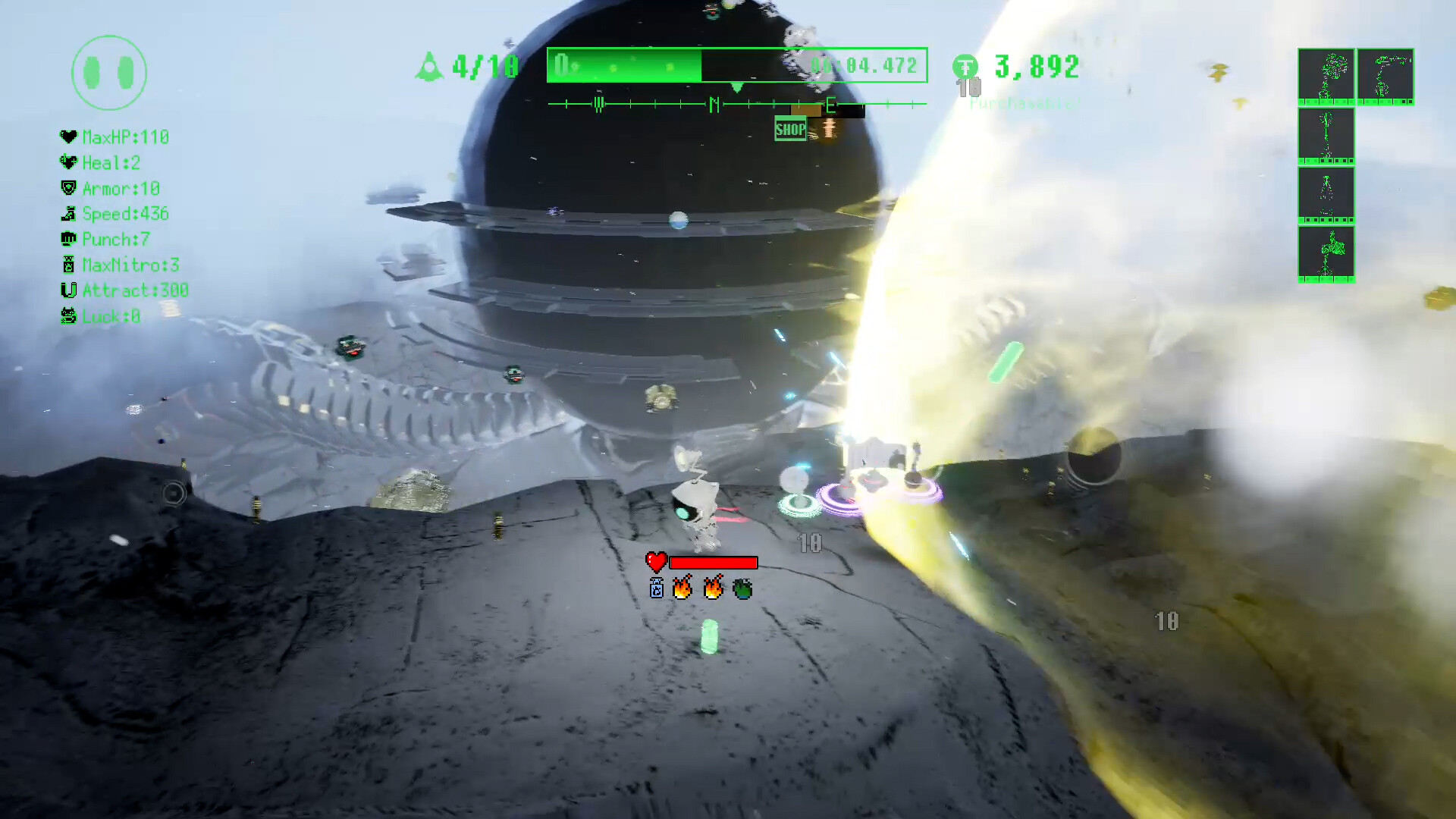Expand the top-left upgrade card on the right panel
This screenshot has height=819, width=1456.
[1326, 76]
